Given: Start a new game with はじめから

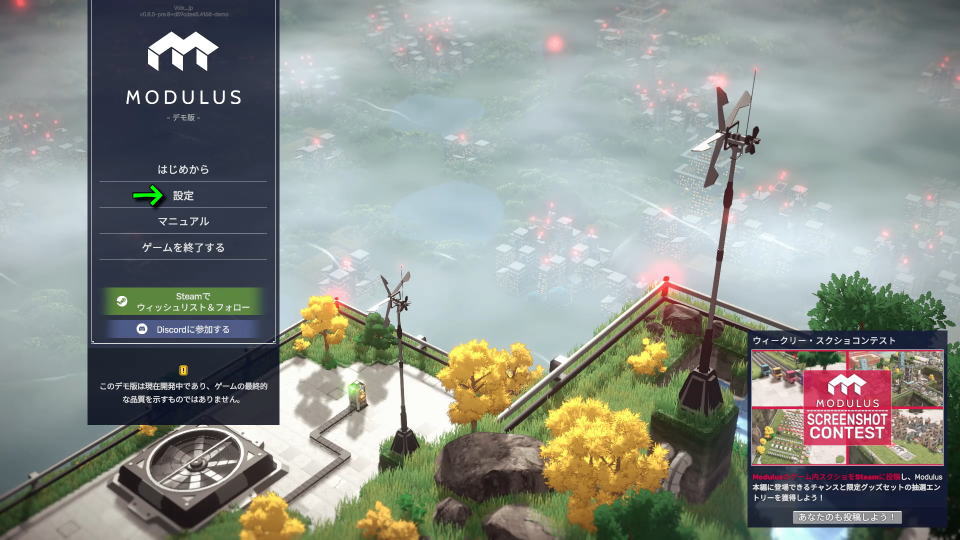Looking at the screenshot, I should tap(183, 169).
